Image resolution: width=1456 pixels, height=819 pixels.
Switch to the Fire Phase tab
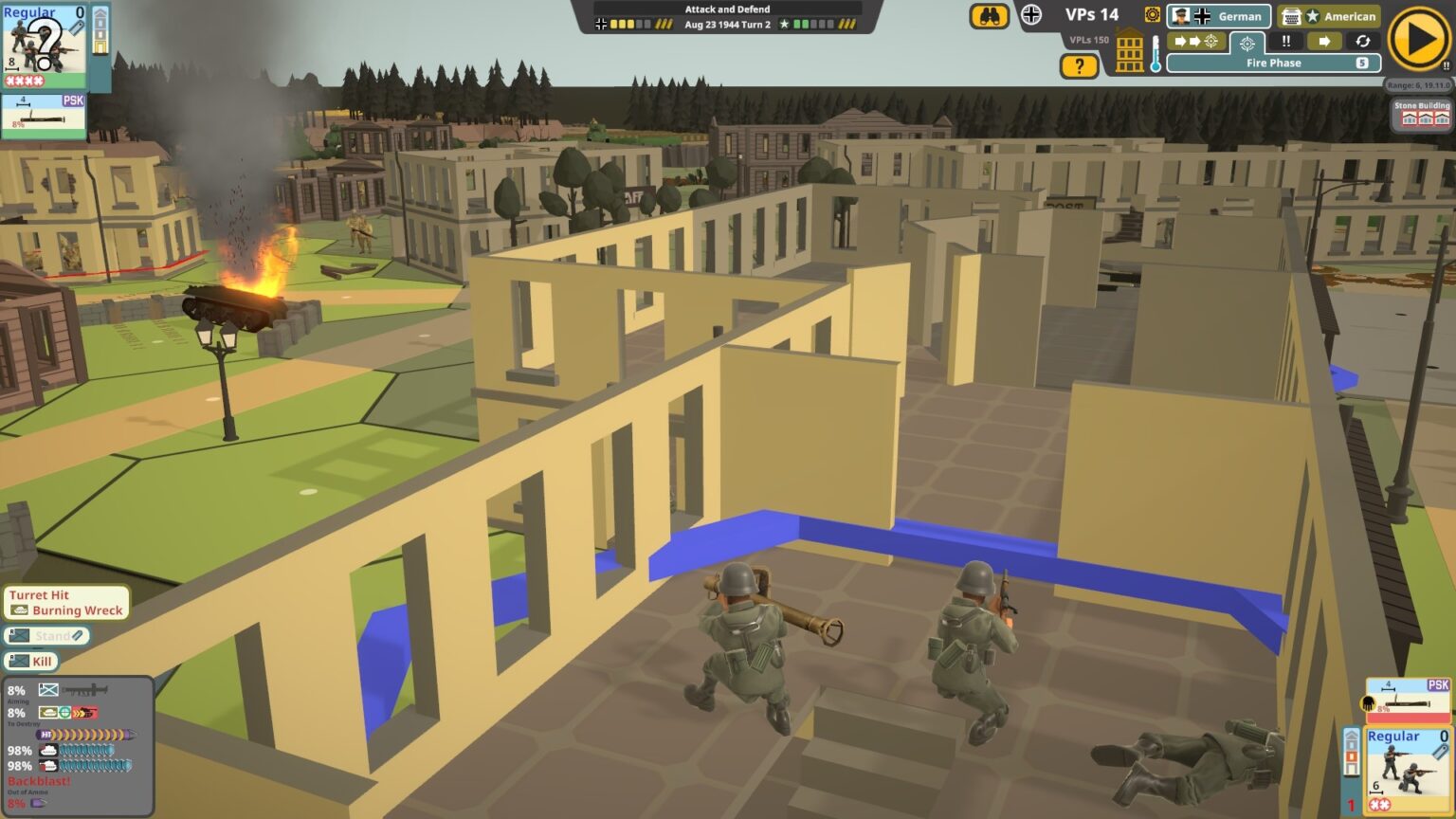[1273, 62]
